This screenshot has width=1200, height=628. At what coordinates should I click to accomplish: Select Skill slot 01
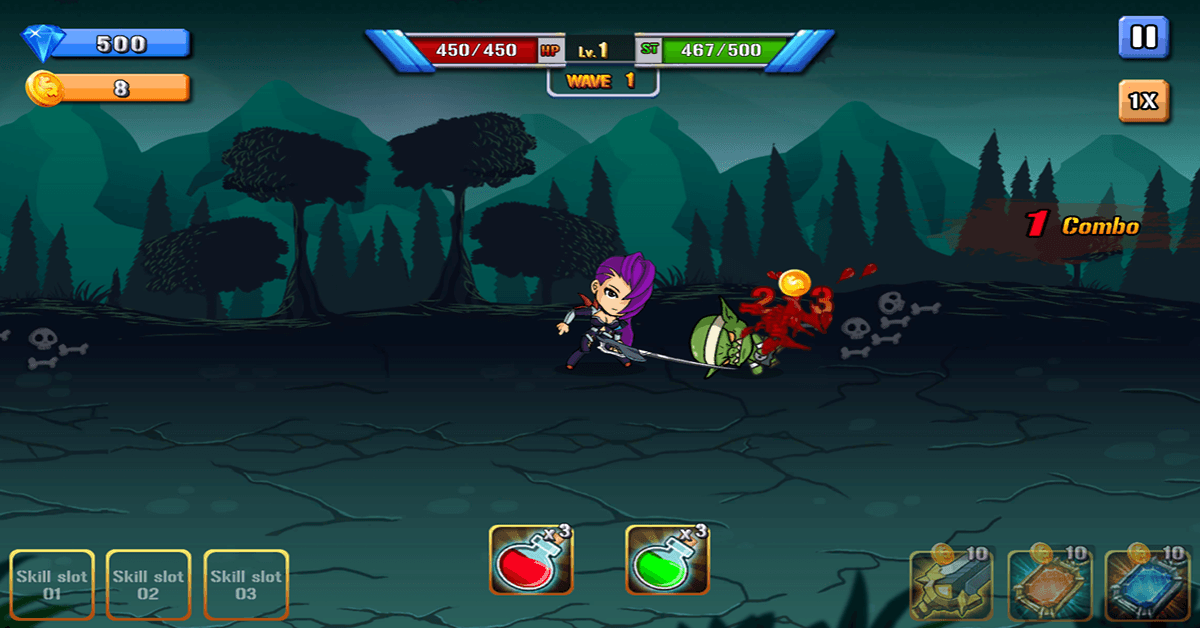click(52, 586)
